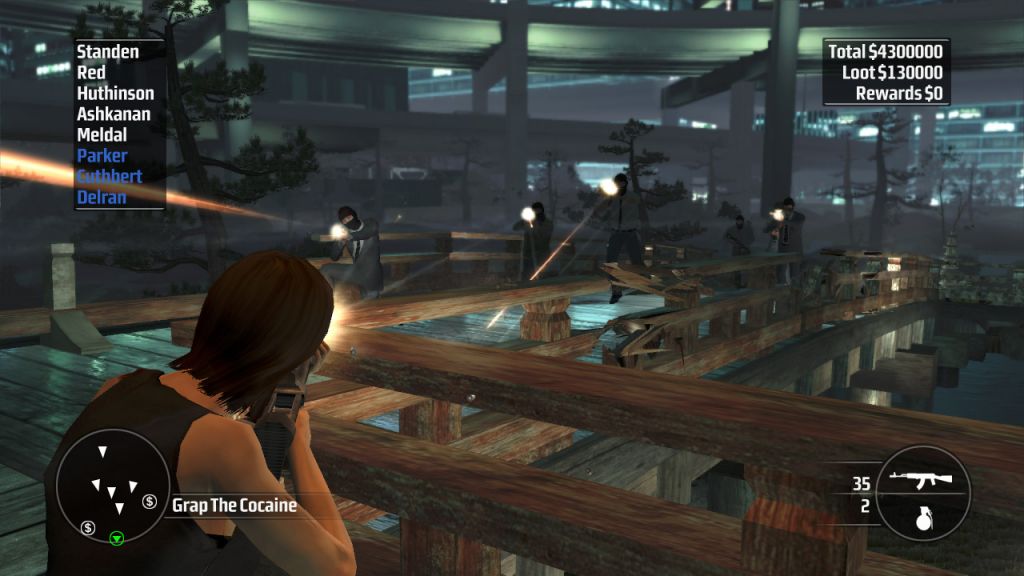Select the green objective marker on radar

[116, 539]
